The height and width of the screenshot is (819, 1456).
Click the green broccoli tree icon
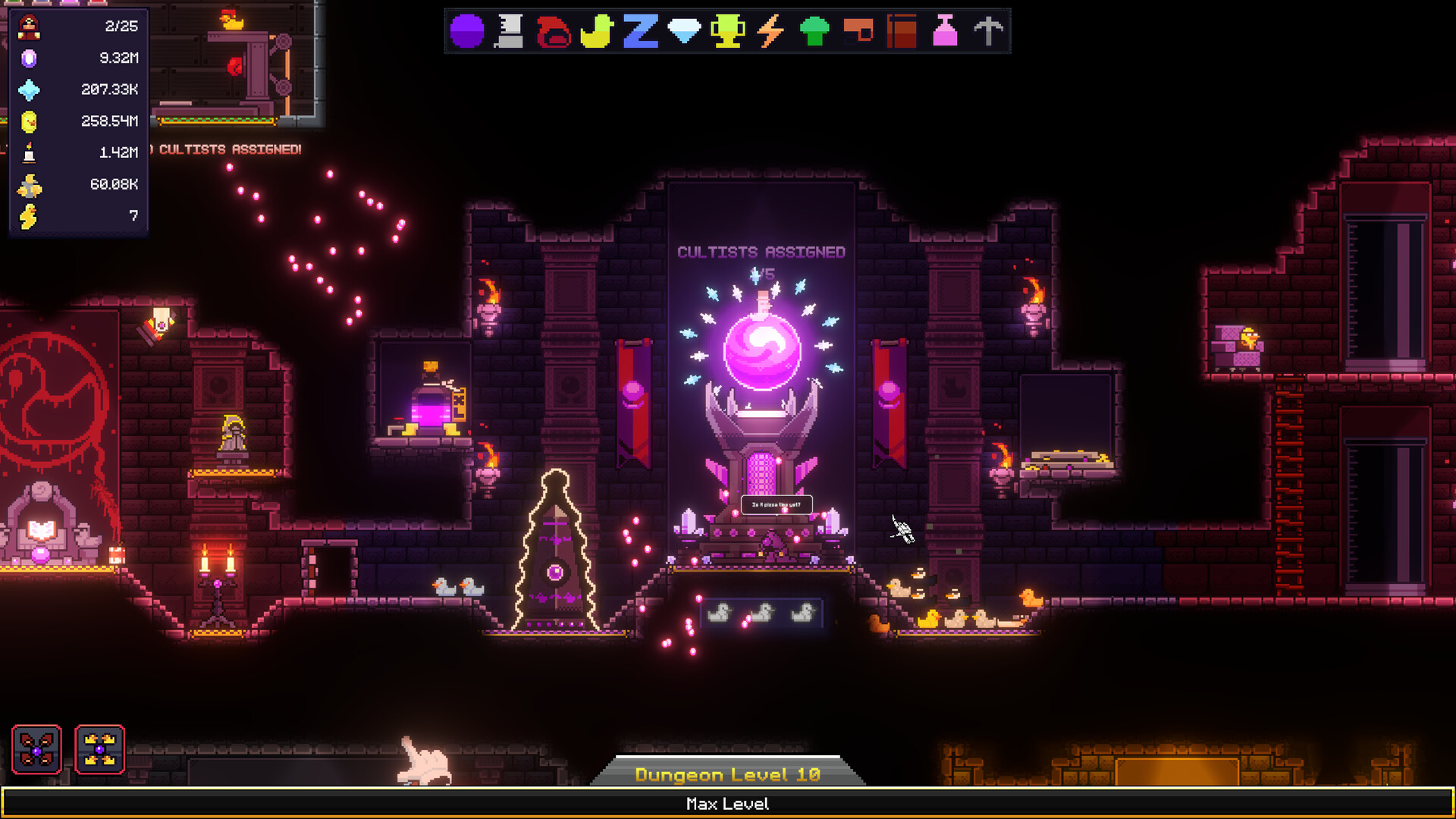click(814, 32)
